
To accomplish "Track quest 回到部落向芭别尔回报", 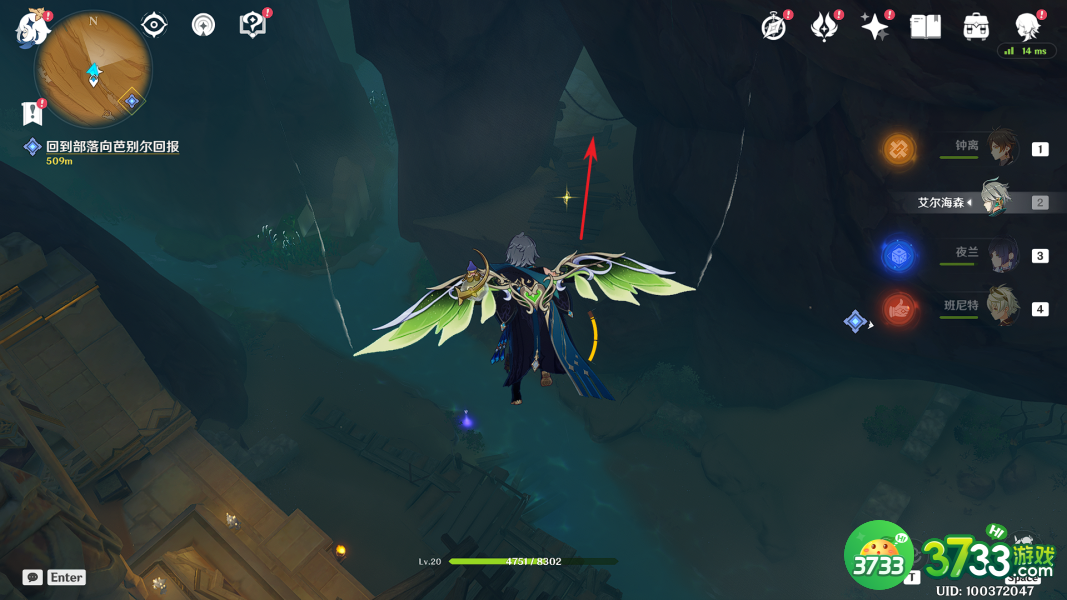I will 112,147.
